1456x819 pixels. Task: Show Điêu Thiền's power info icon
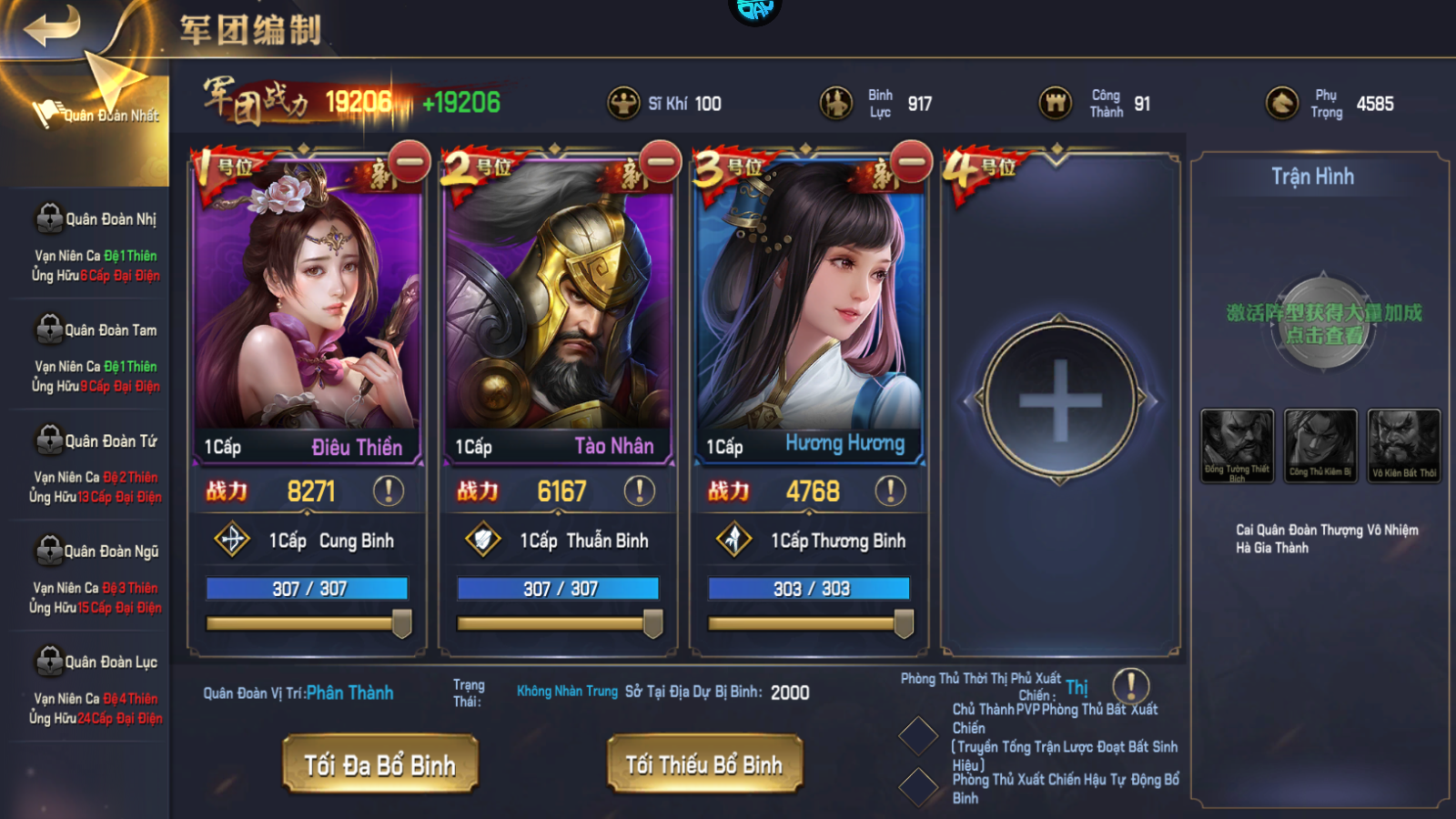point(389,491)
